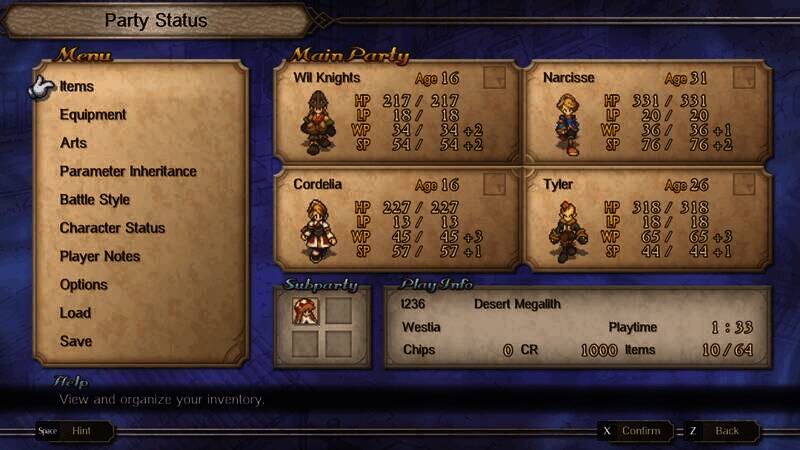Click the Hint button
The height and width of the screenshot is (450, 800).
click(x=76, y=431)
